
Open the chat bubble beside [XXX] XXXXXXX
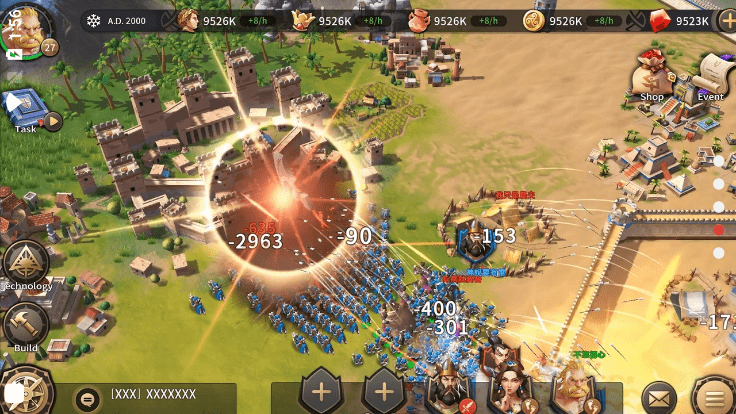tap(89, 395)
